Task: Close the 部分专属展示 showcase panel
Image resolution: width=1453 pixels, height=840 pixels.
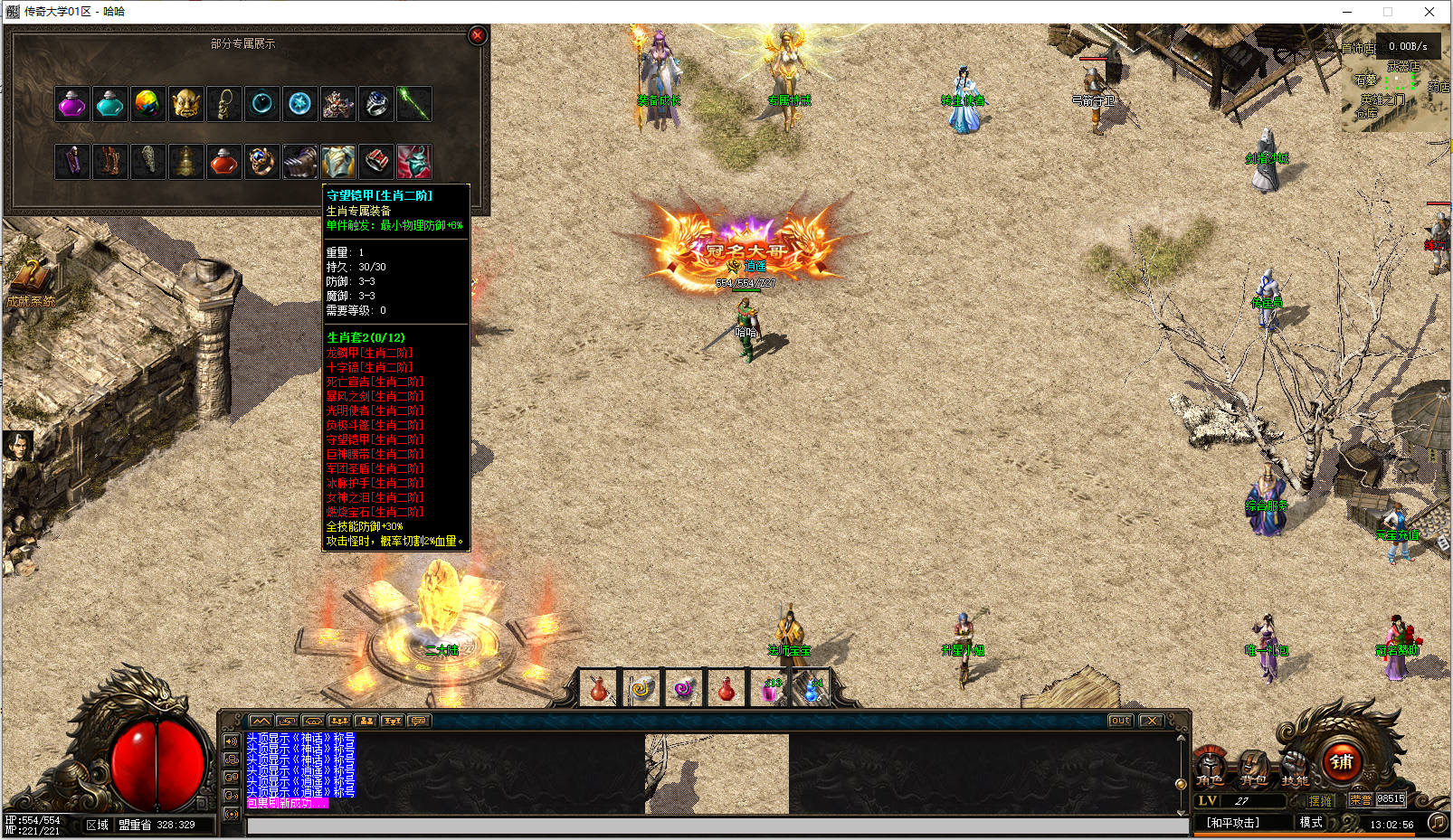Action: click(x=478, y=35)
